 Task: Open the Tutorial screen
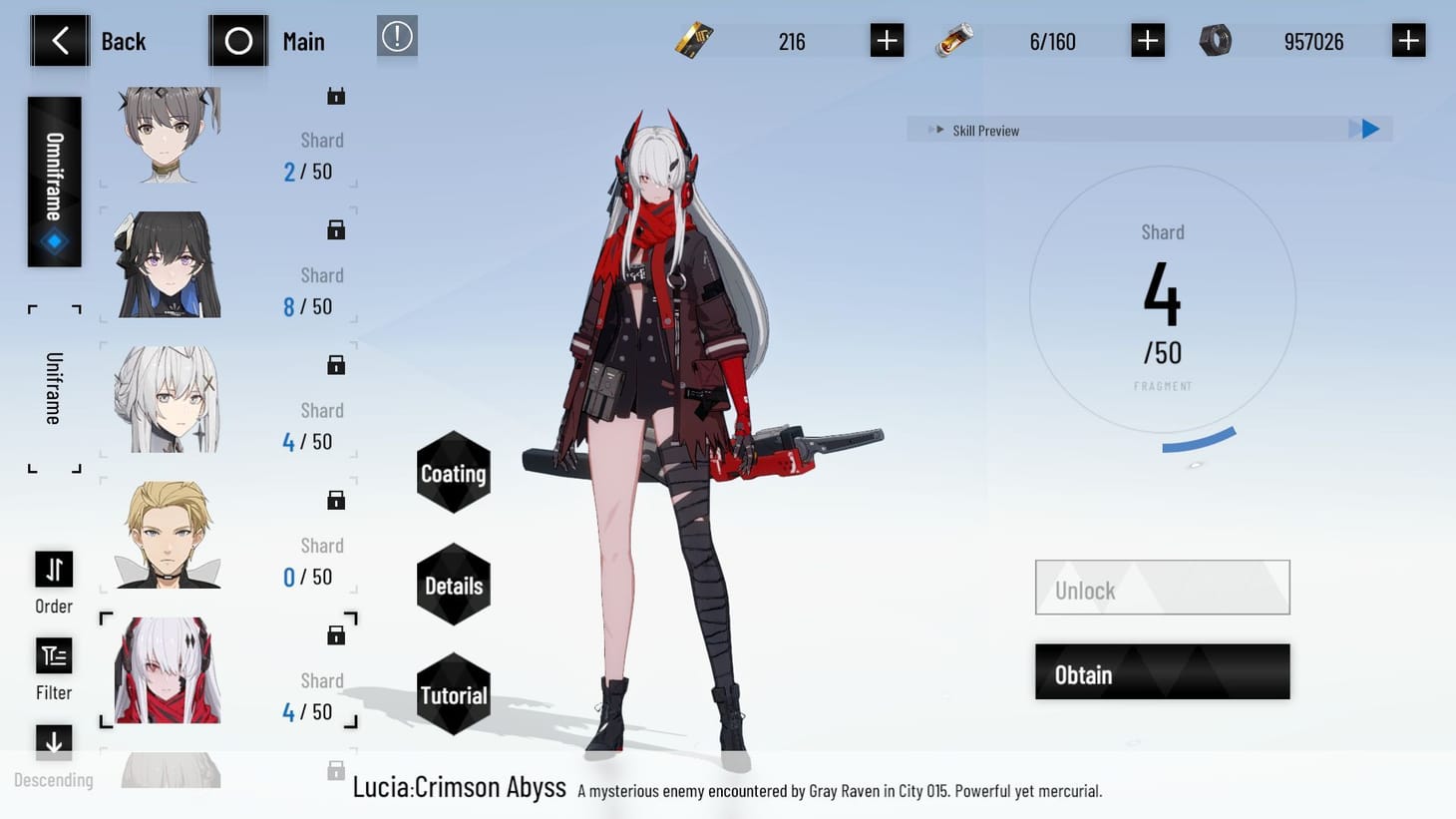(453, 695)
